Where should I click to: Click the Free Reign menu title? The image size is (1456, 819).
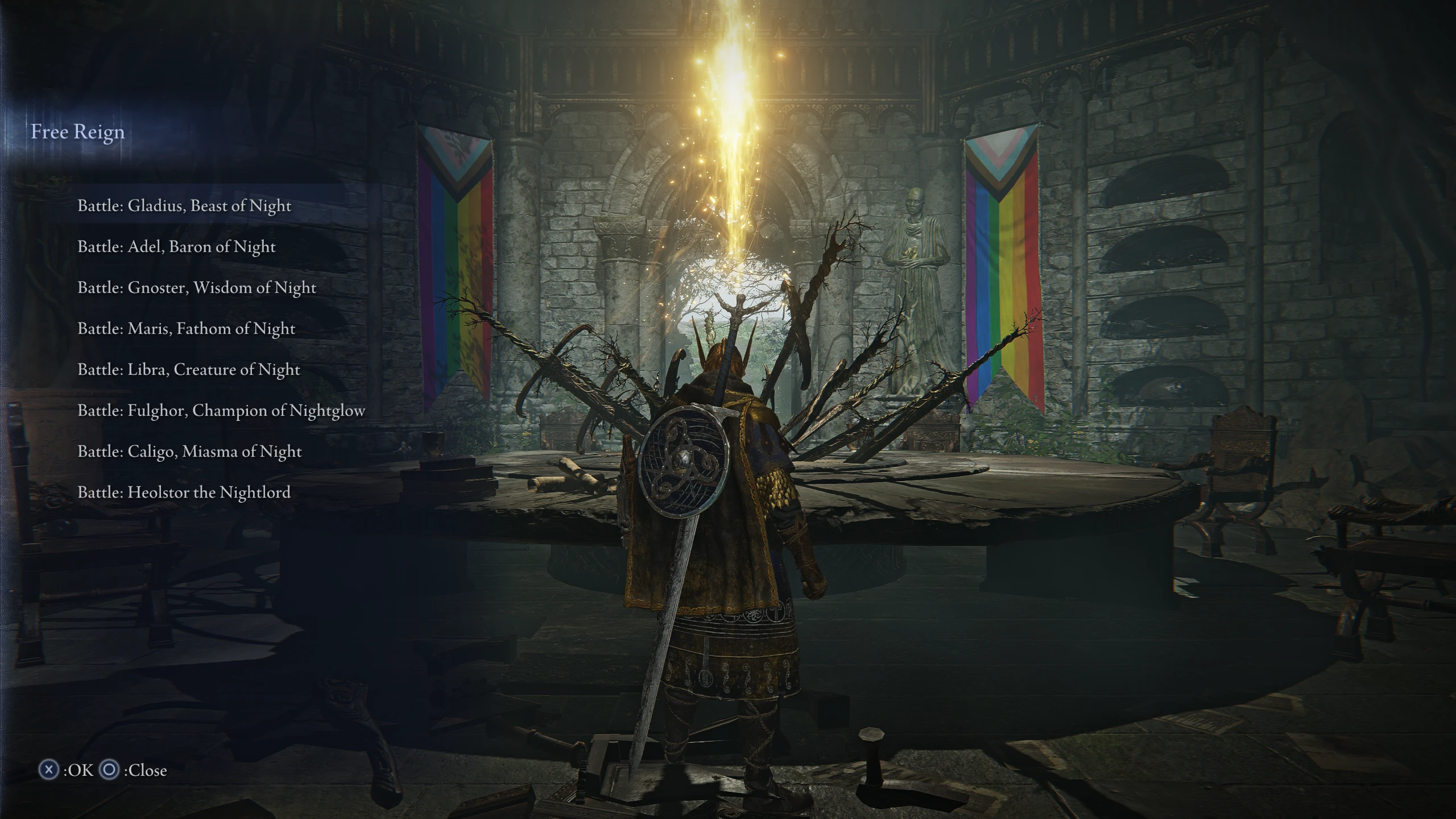coord(78,133)
